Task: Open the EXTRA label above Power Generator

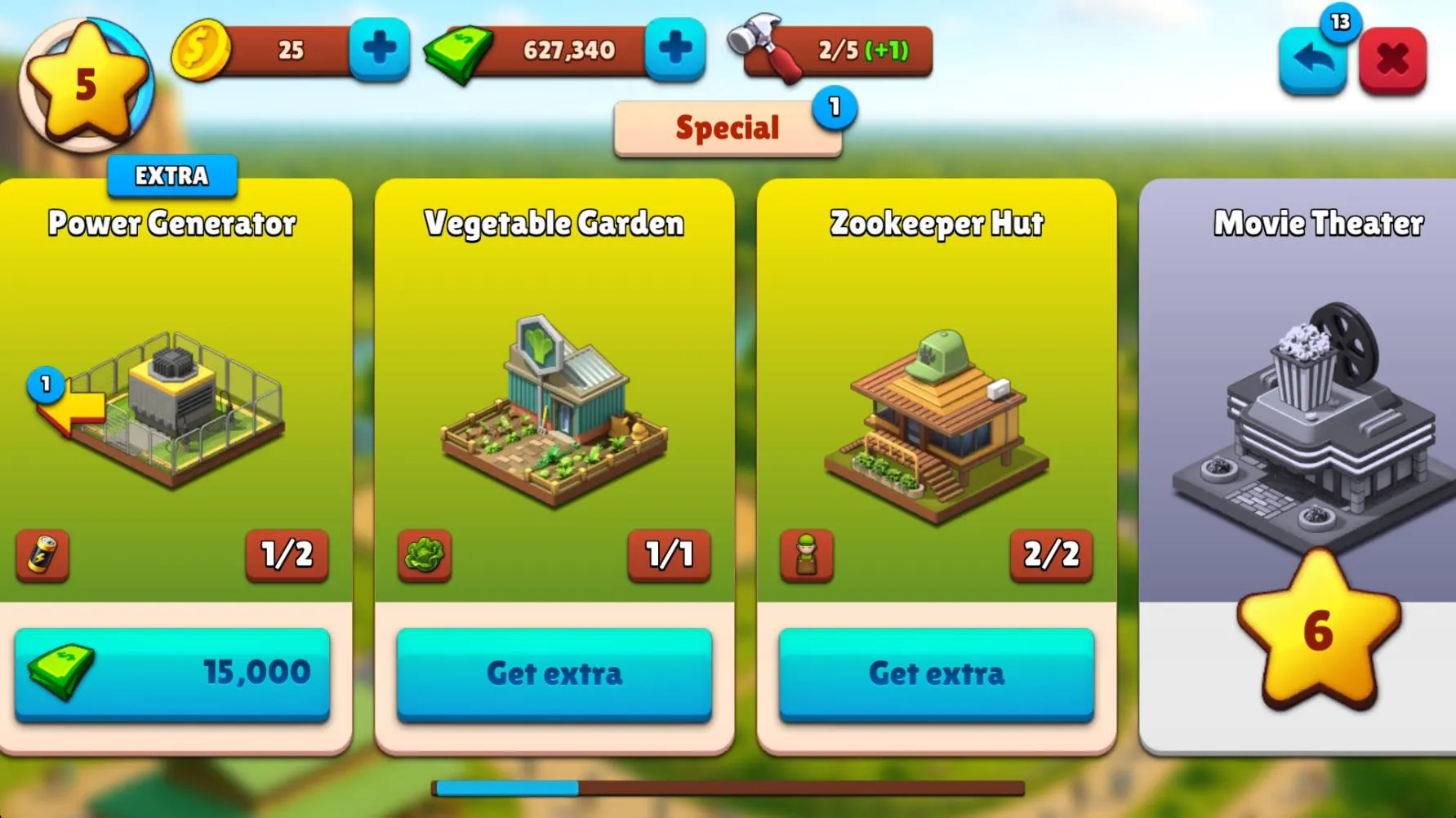Action: point(171,175)
